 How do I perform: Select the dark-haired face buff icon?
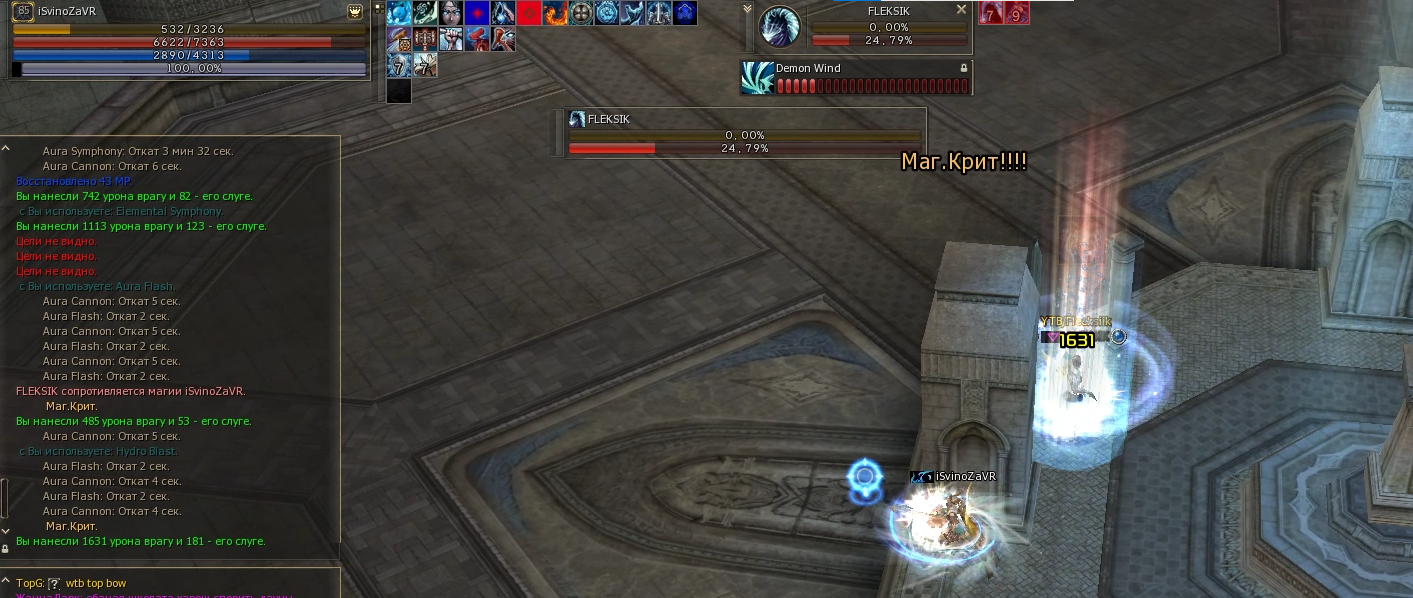click(452, 13)
